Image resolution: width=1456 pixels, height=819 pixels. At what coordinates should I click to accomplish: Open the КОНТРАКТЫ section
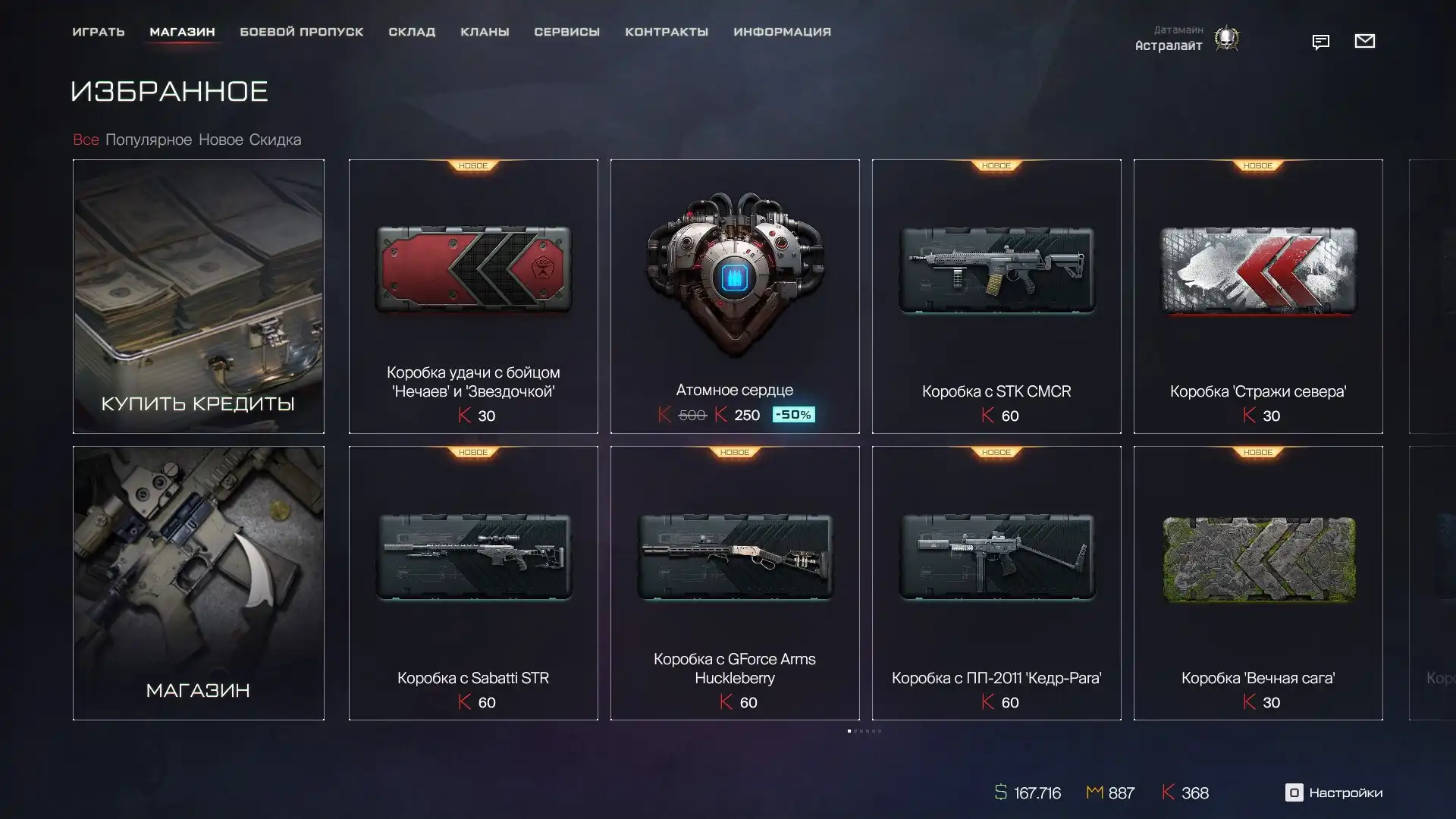[667, 32]
